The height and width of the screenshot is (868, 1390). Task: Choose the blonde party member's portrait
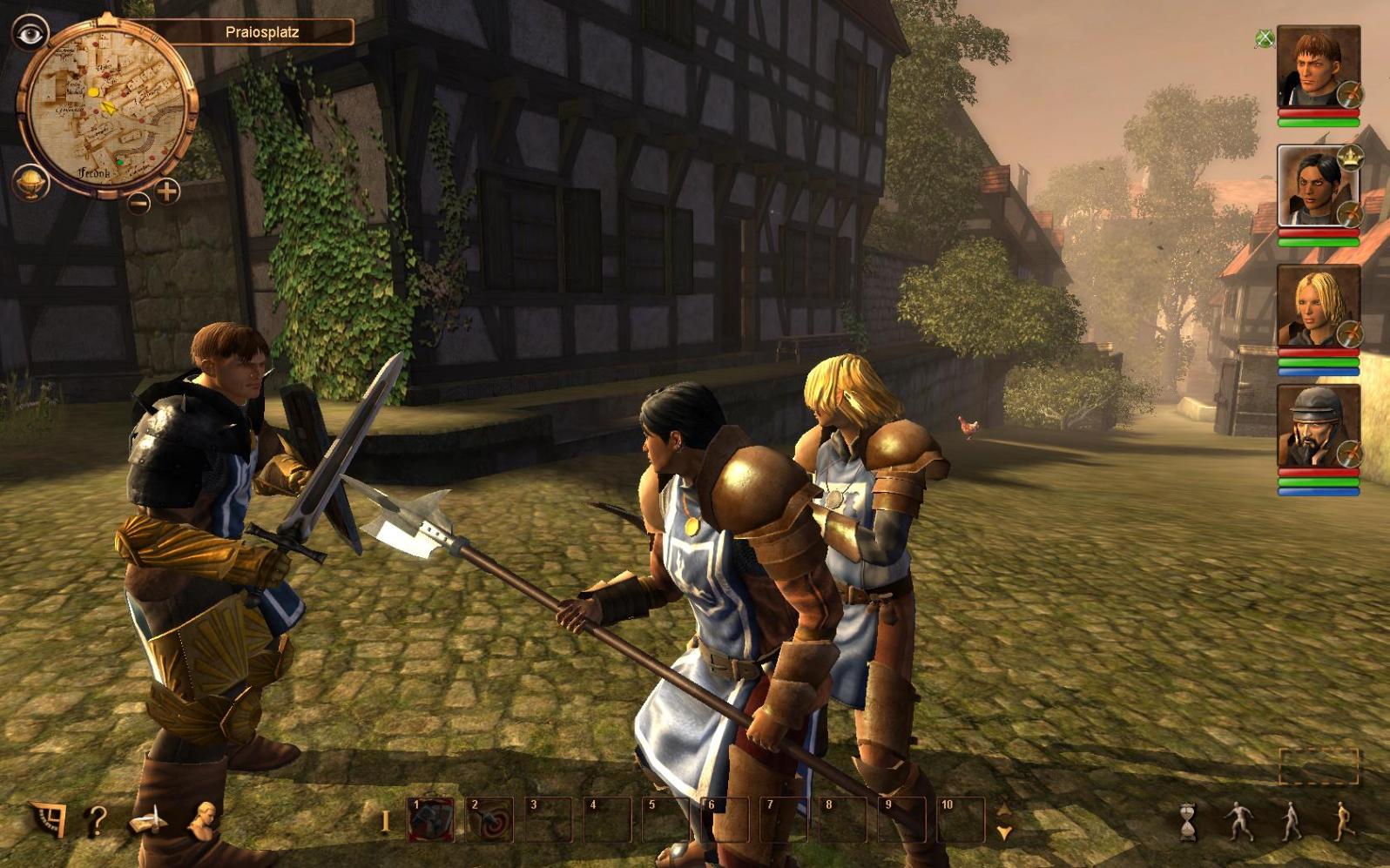coord(1317,306)
